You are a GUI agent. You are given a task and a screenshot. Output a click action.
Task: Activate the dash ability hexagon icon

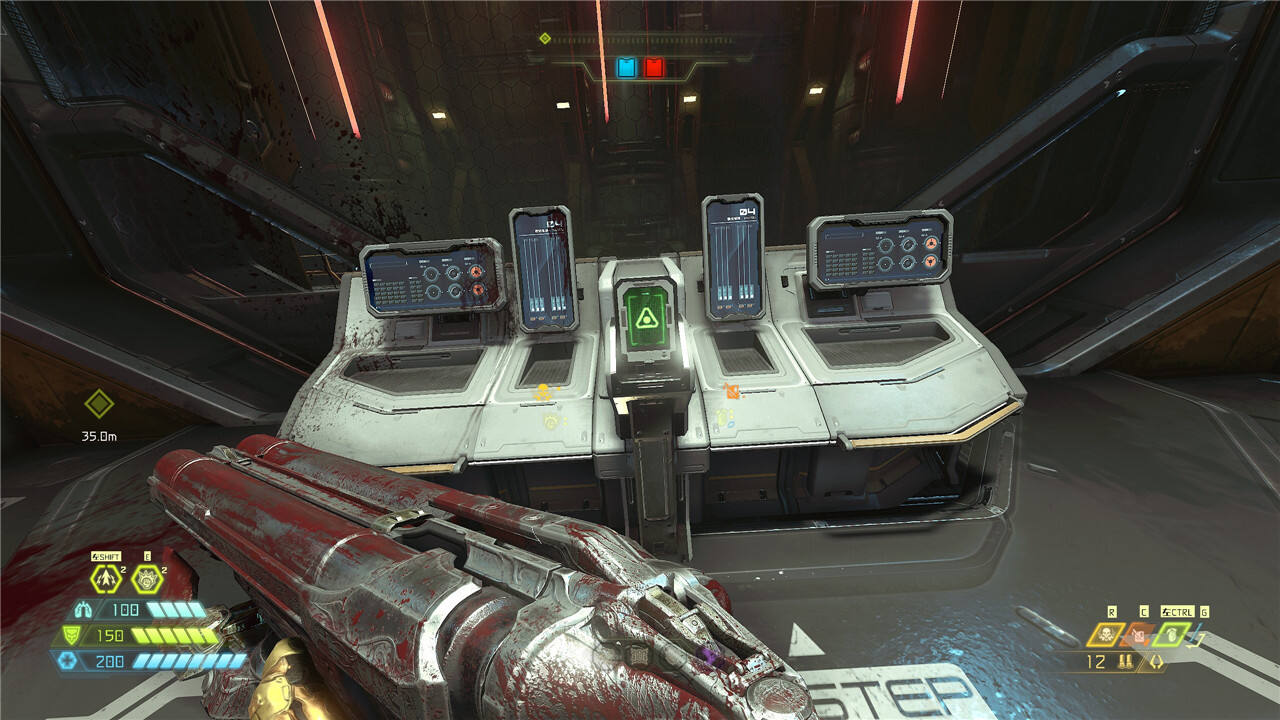pos(105,578)
